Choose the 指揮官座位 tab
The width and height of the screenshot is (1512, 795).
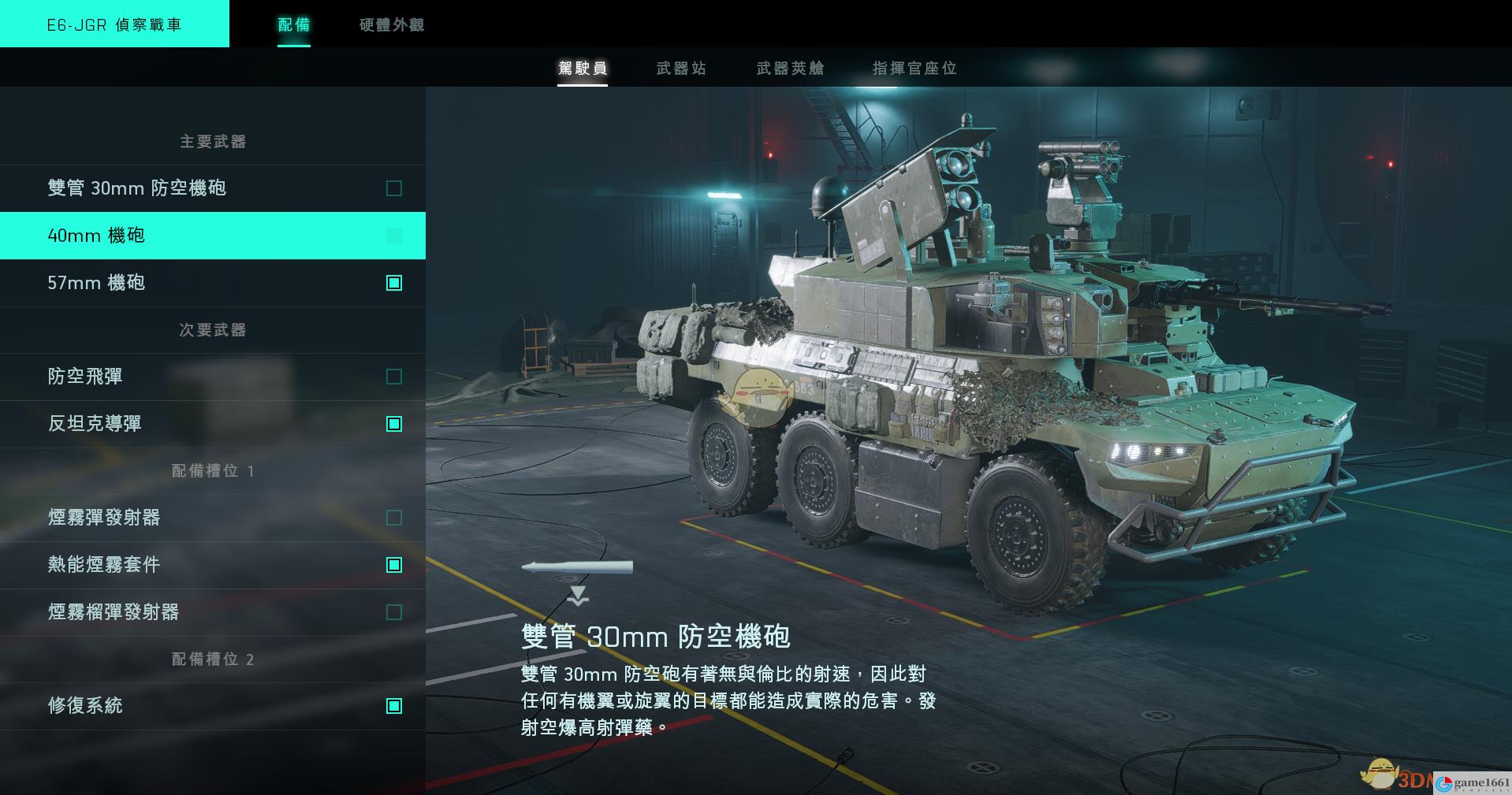click(914, 68)
